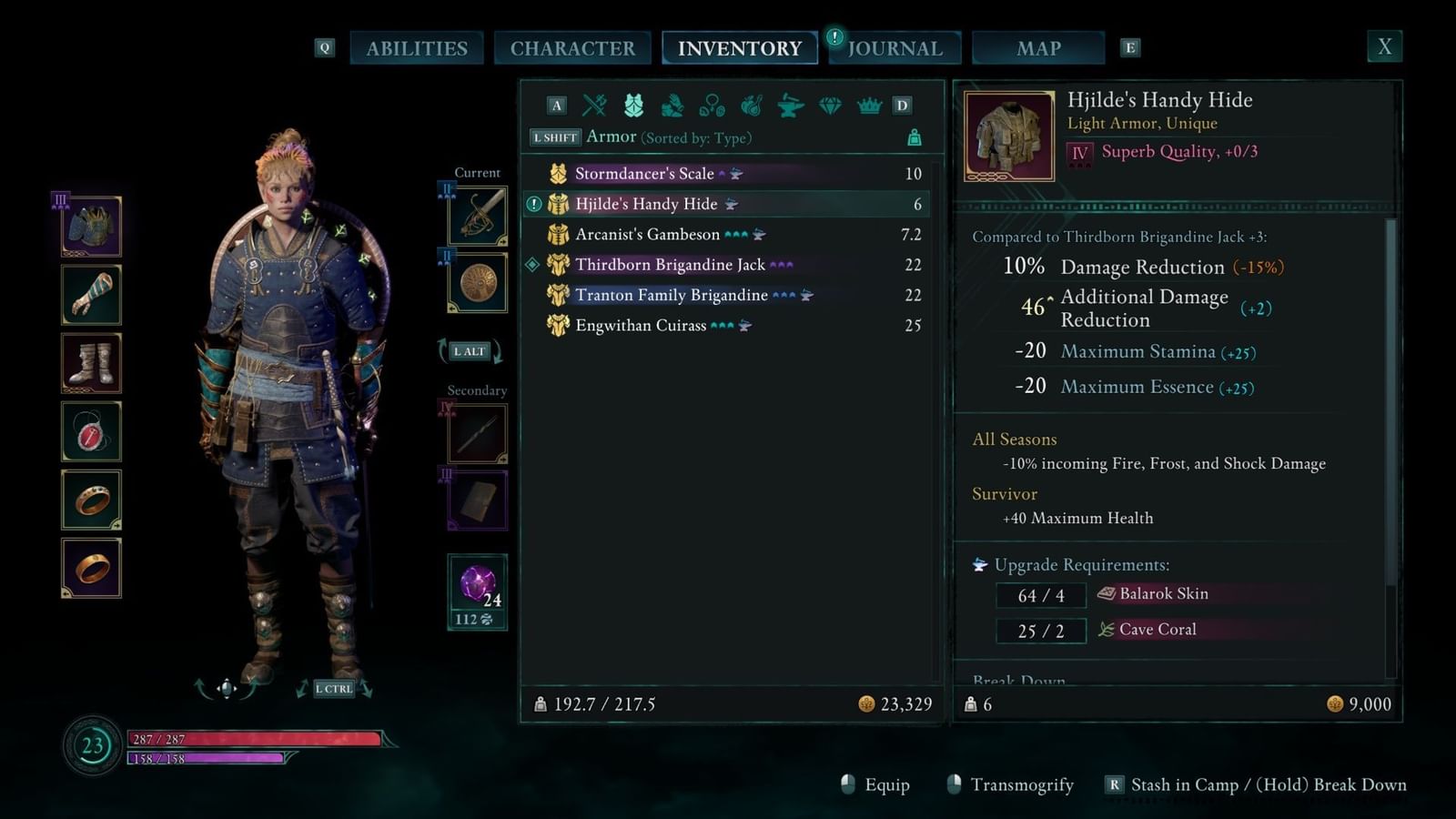The image size is (1456, 819).
Task: Select the round shield off-hand slot
Action: click(478, 283)
